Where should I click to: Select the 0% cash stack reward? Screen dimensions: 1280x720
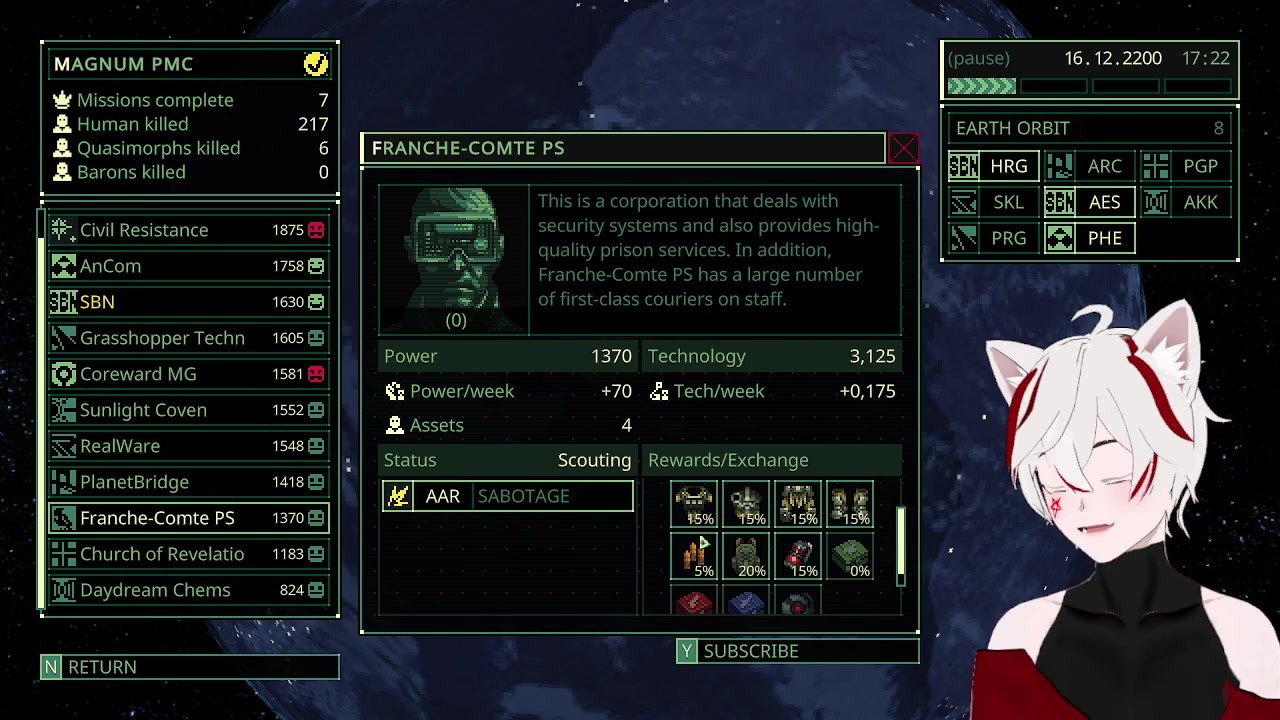[849, 556]
